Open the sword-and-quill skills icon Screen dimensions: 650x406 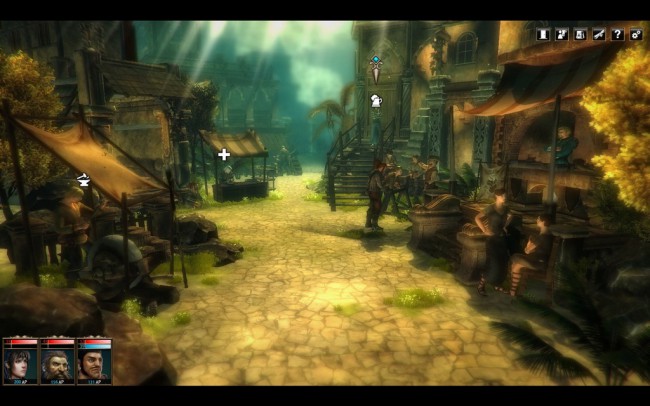(x=599, y=34)
